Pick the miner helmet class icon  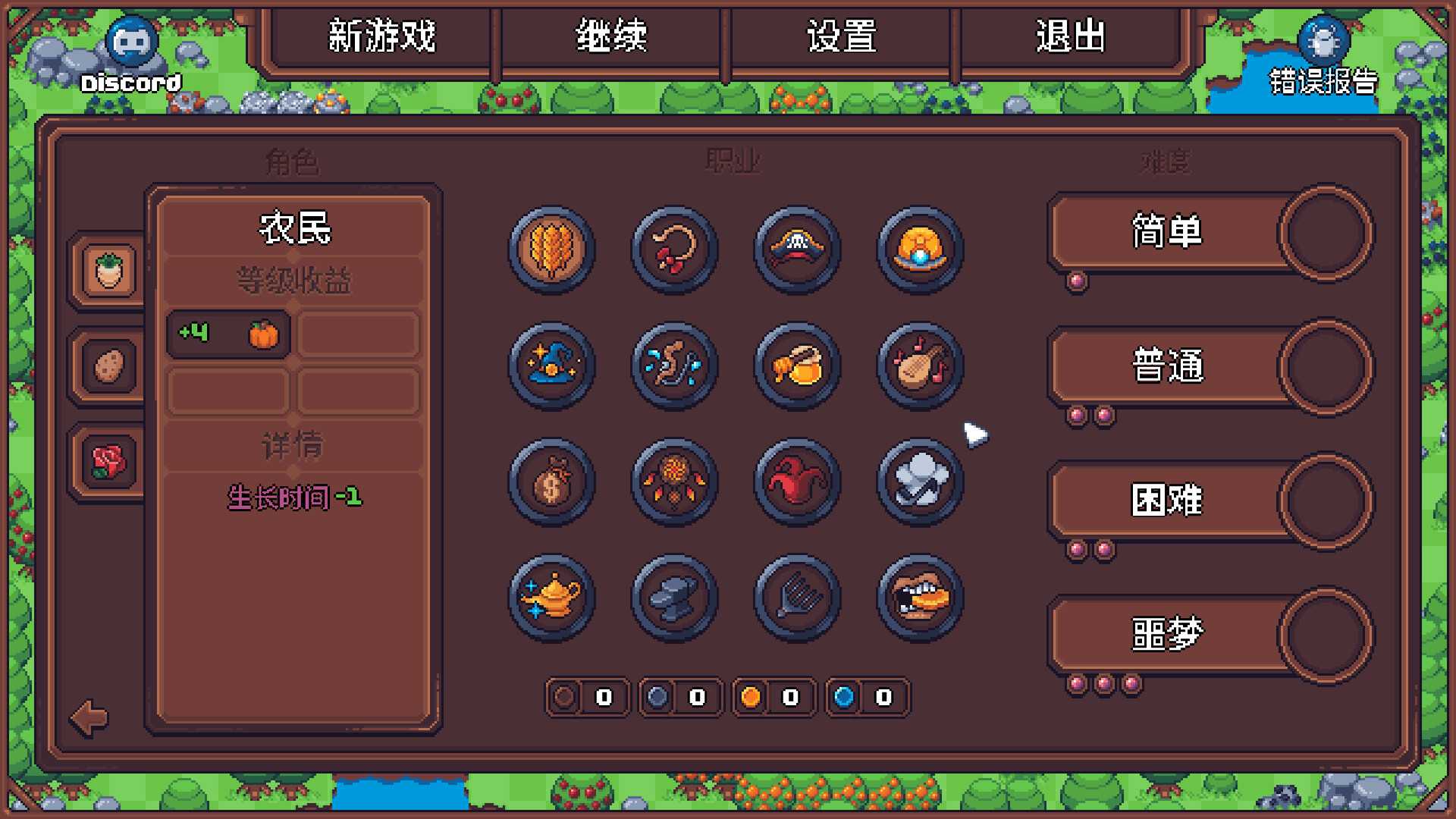click(x=919, y=250)
